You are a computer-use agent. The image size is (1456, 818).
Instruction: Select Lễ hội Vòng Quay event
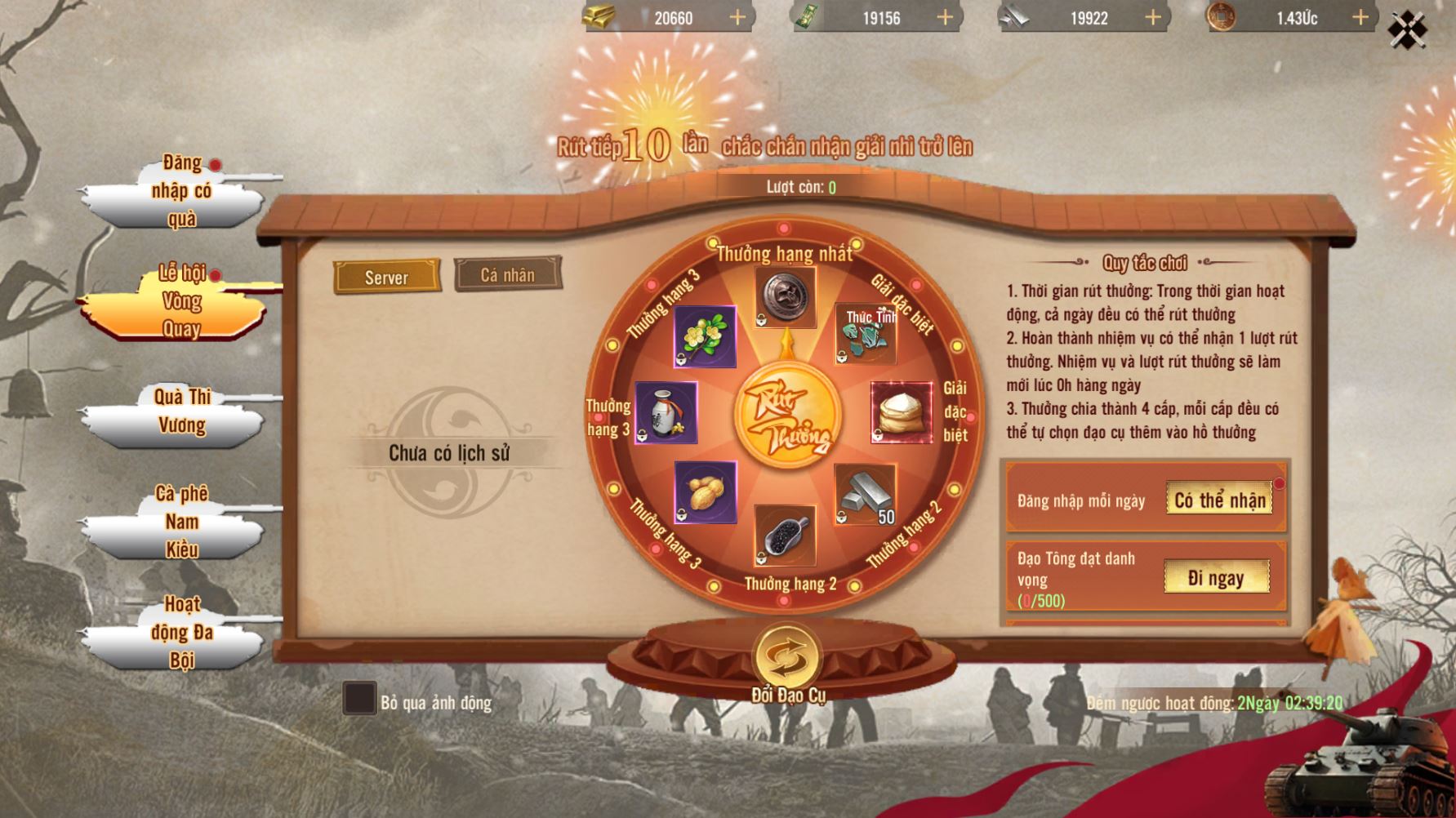[x=181, y=302]
